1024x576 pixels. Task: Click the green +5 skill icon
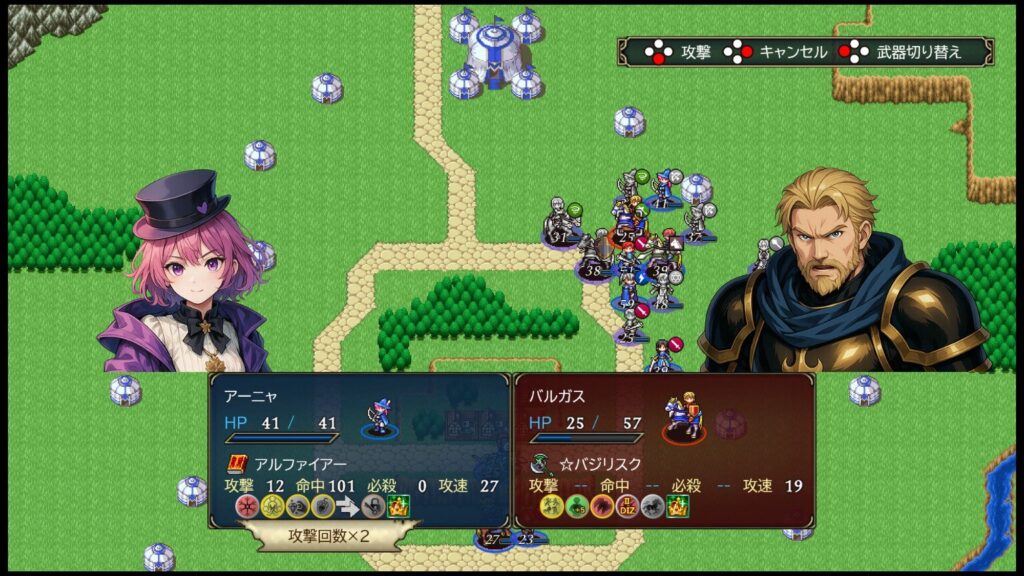coord(576,506)
